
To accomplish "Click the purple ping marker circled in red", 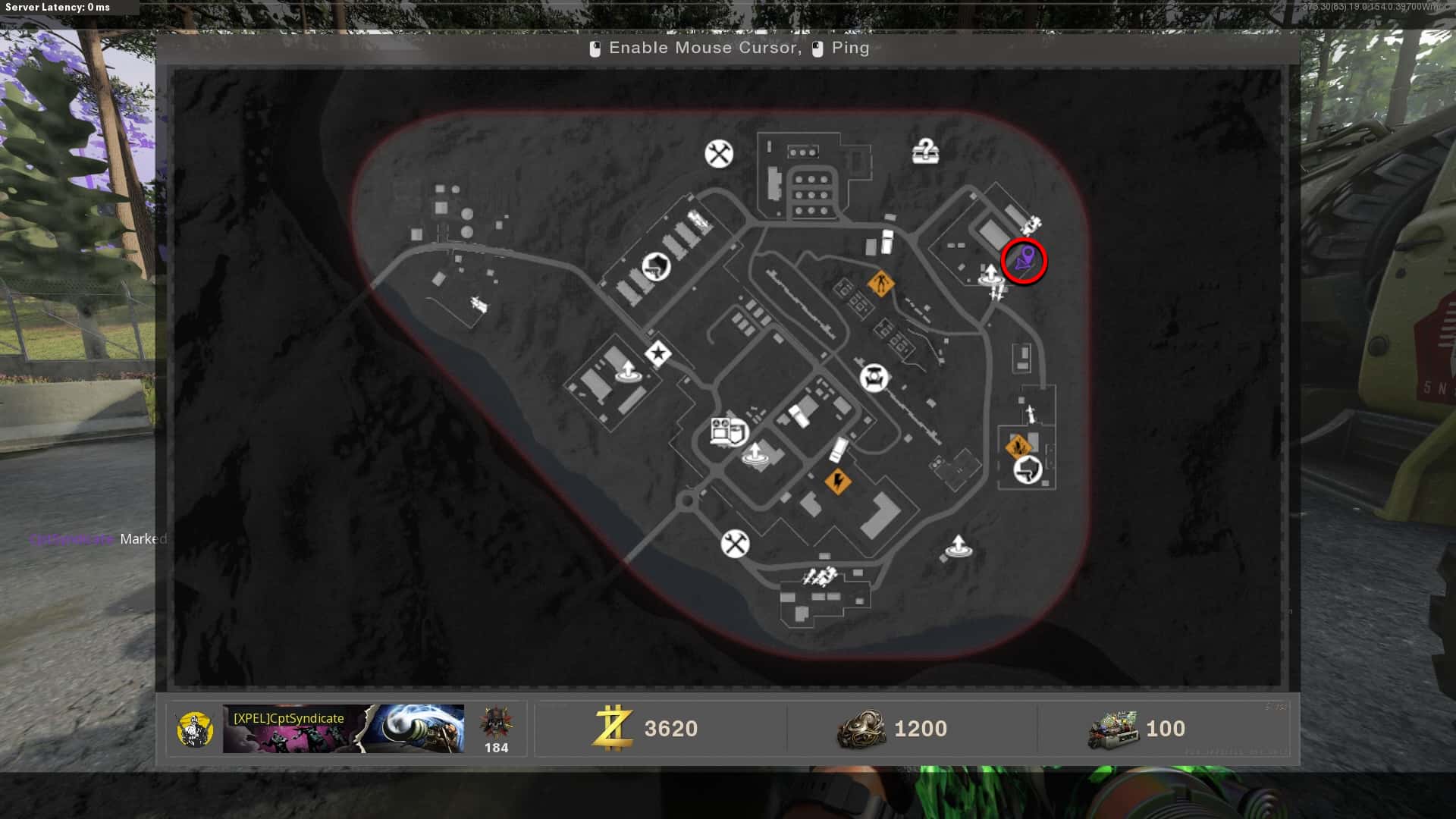I will click(x=1024, y=261).
